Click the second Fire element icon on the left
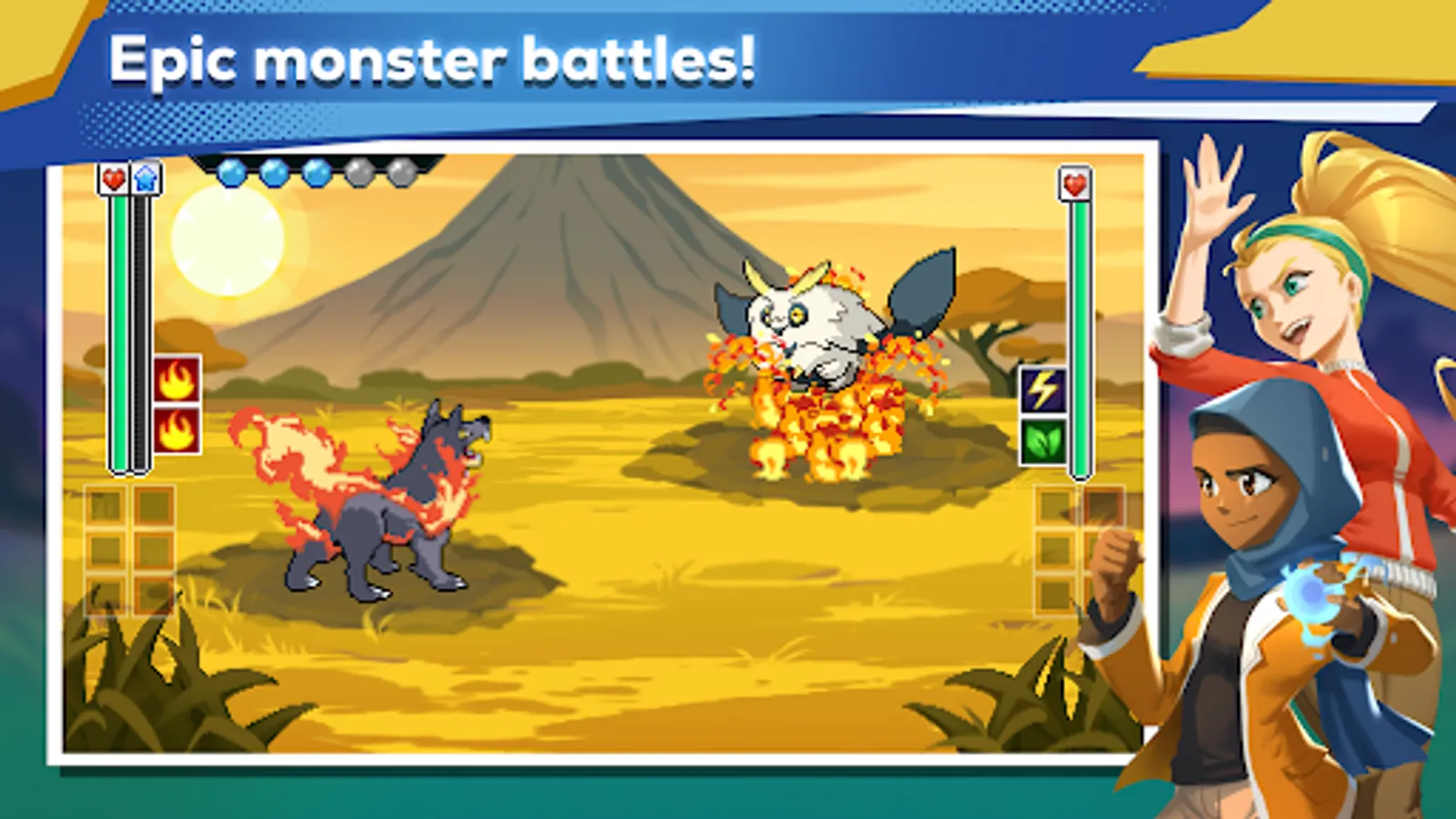Screen dimensions: 1456x819 click(x=176, y=428)
